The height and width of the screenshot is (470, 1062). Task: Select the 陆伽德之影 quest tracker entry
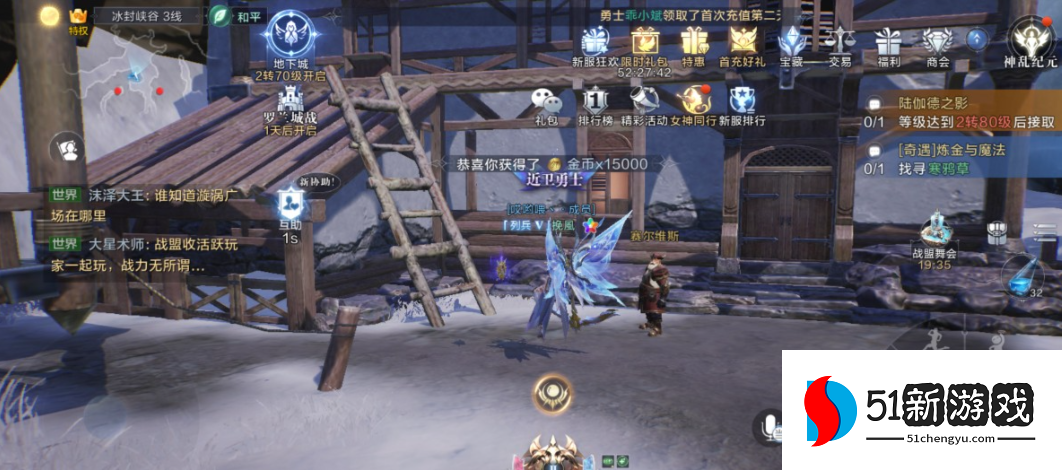960,111
